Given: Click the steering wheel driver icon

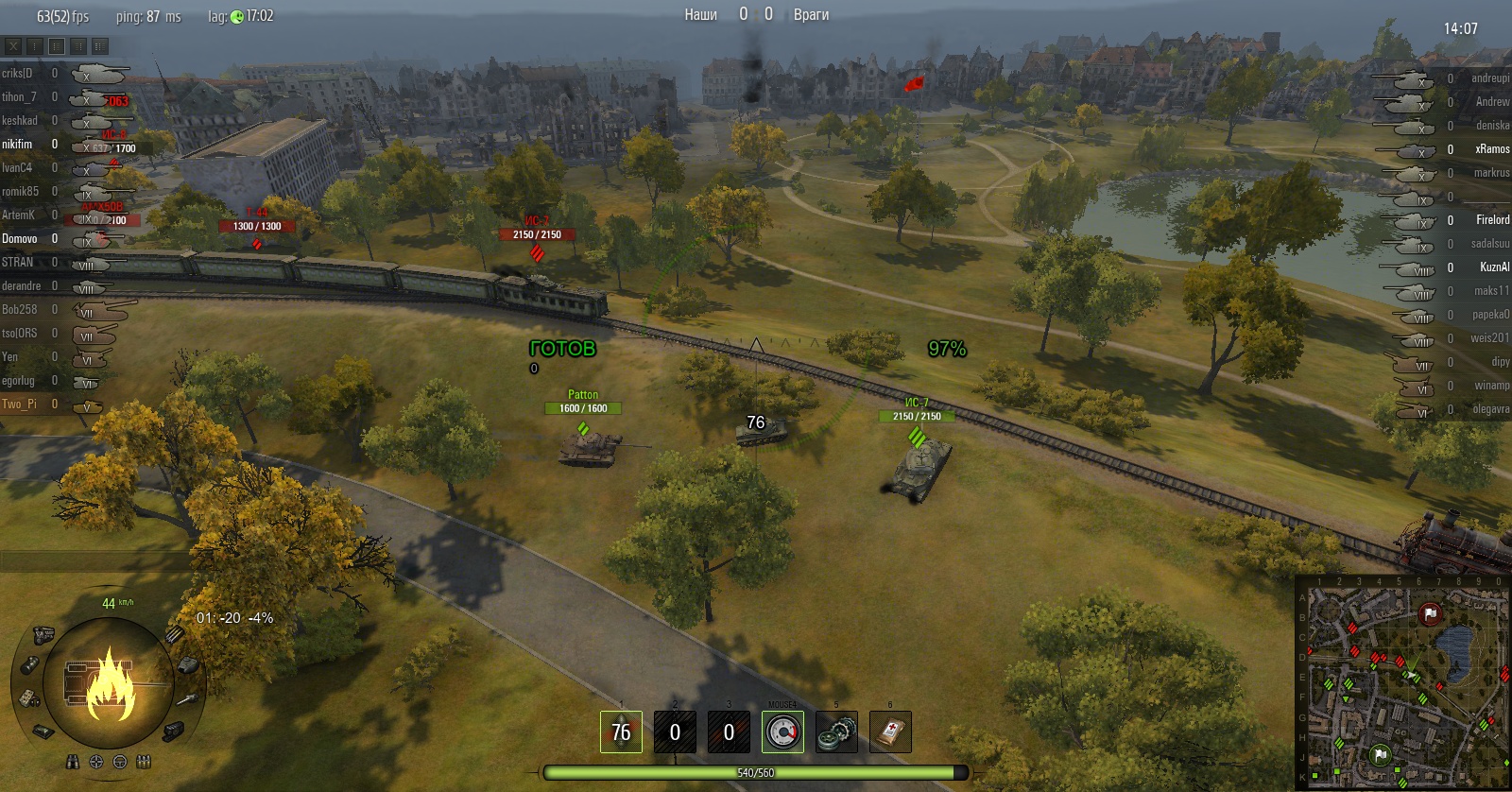Looking at the screenshot, I should (x=120, y=762).
